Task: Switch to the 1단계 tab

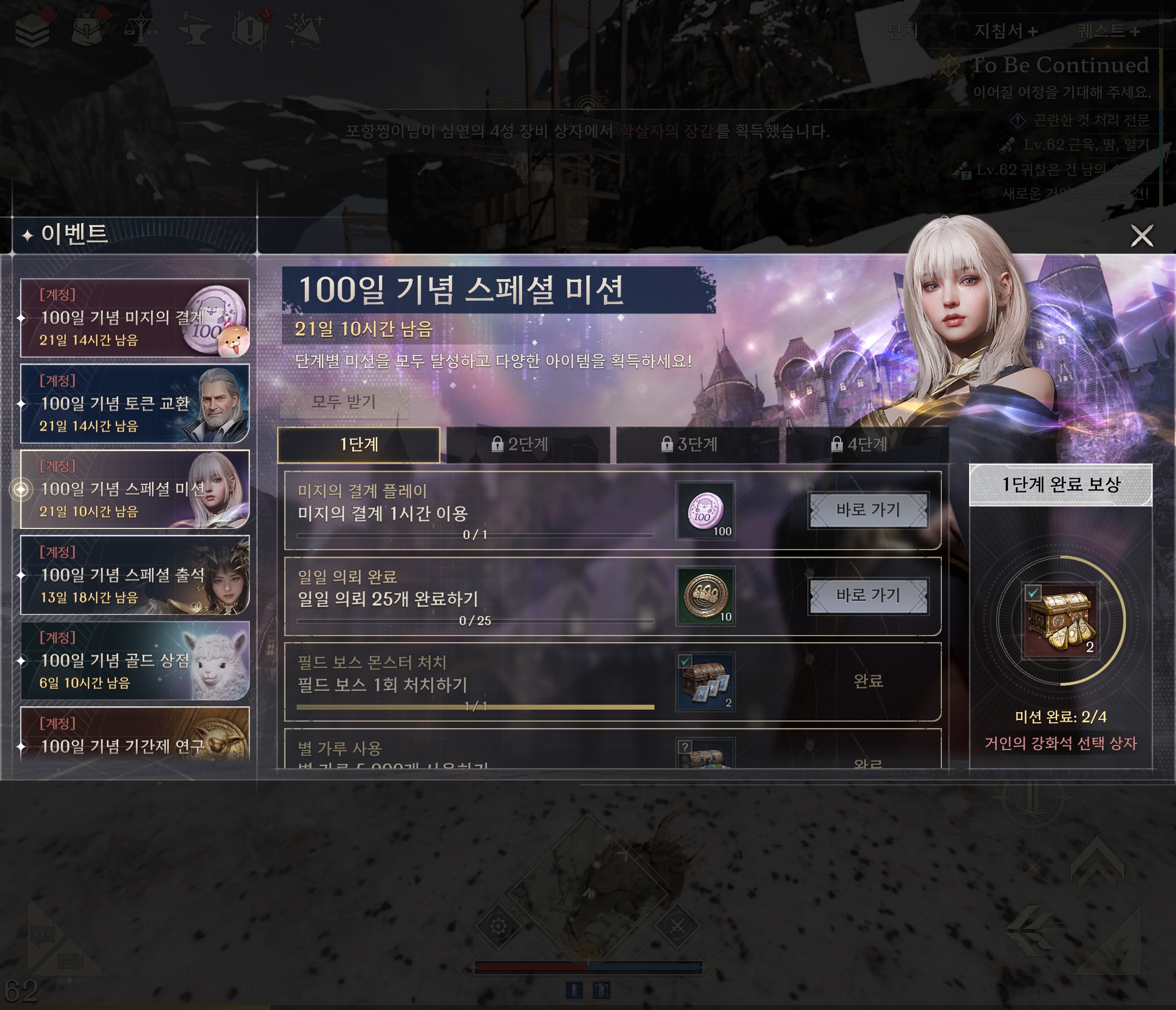Action: (x=359, y=444)
